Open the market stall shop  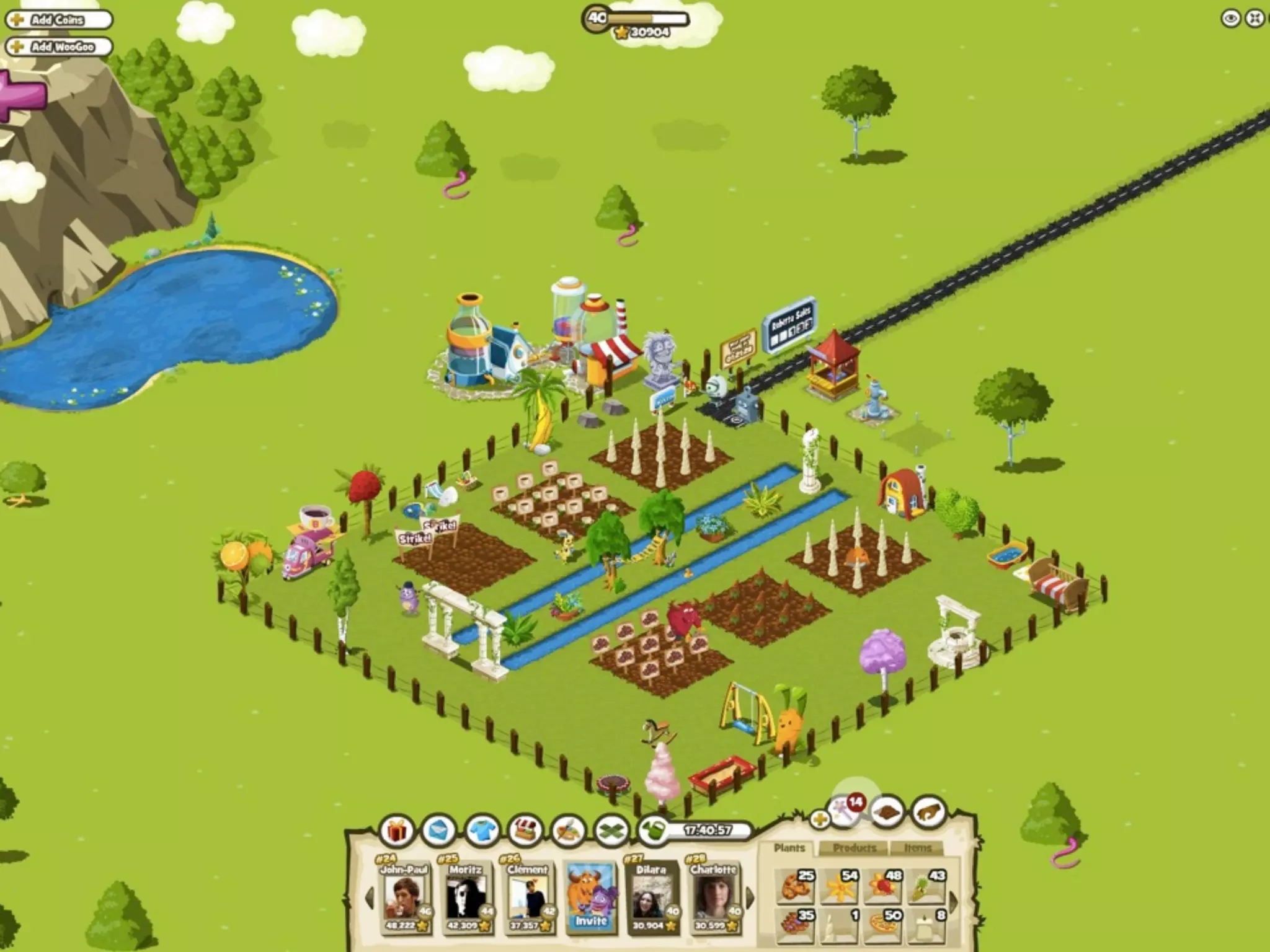pos(525,831)
